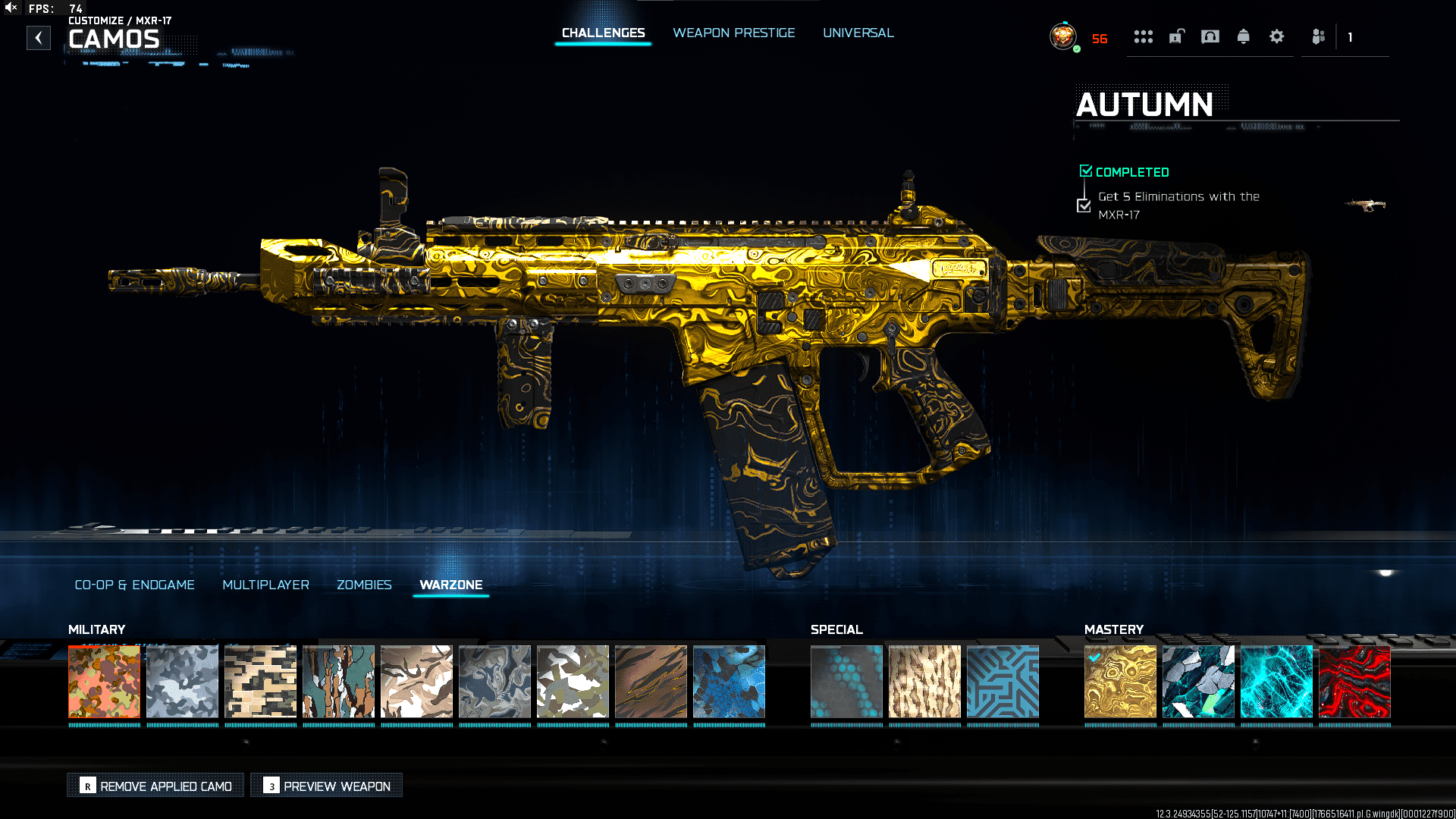Switch to the Weapon Prestige tab
Screen dimensions: 1456x819
tap(733, 33)
